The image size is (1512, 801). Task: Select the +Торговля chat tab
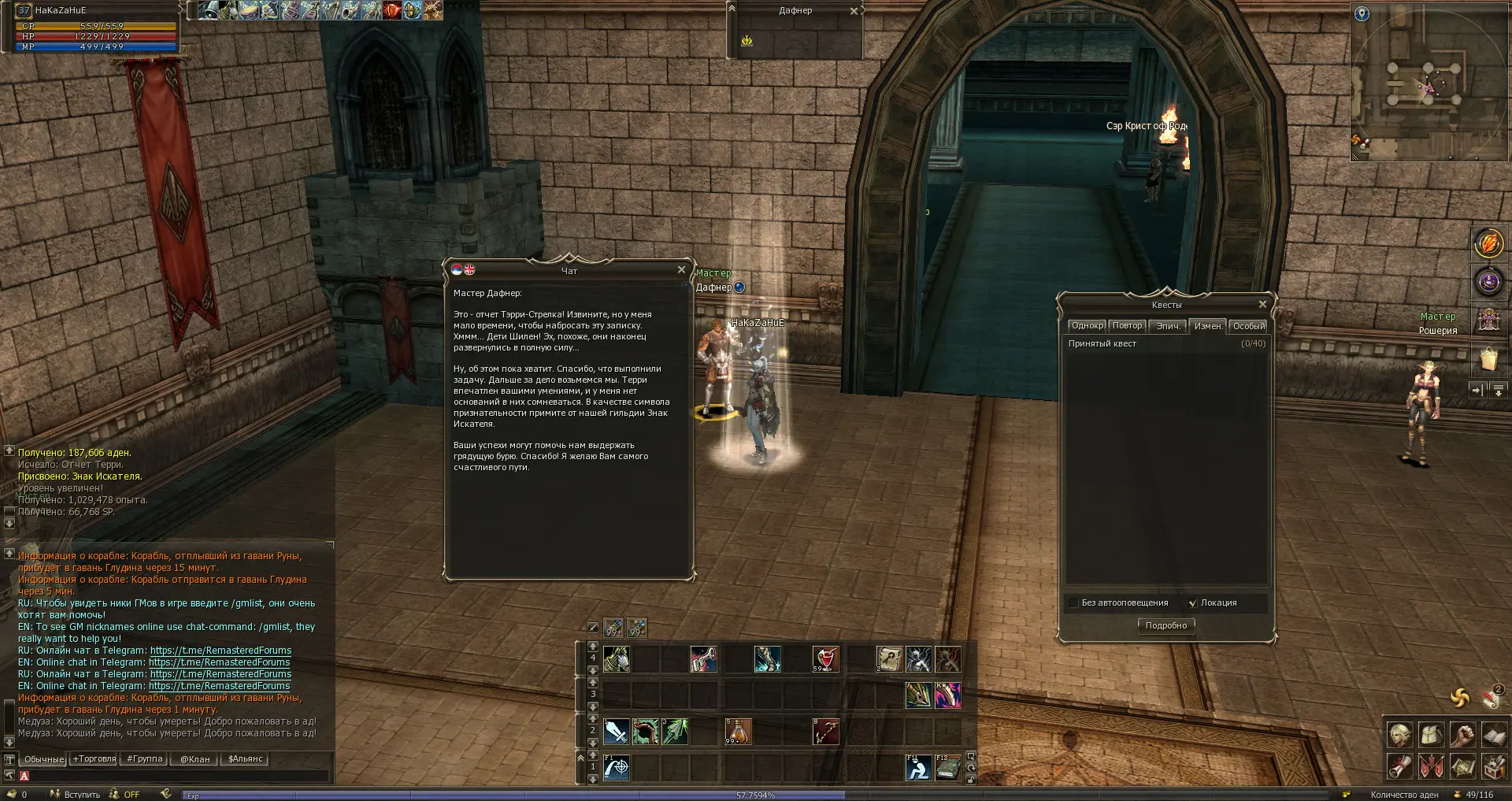[x=94, y=759]
